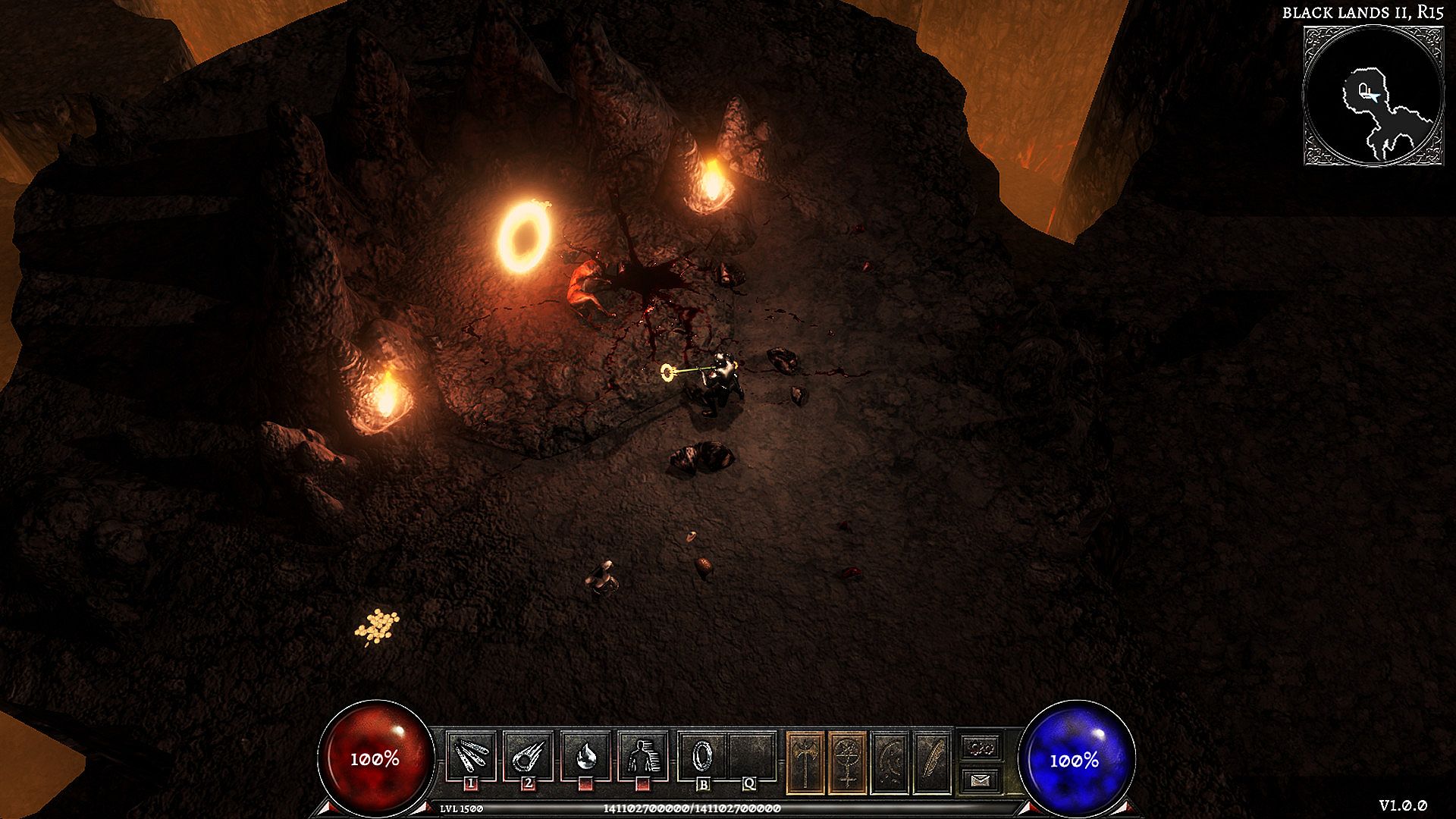The width and height of the screenshot is (1456, 819).
Task: Click the circular minimap
Action: (x=1373, y=96)
